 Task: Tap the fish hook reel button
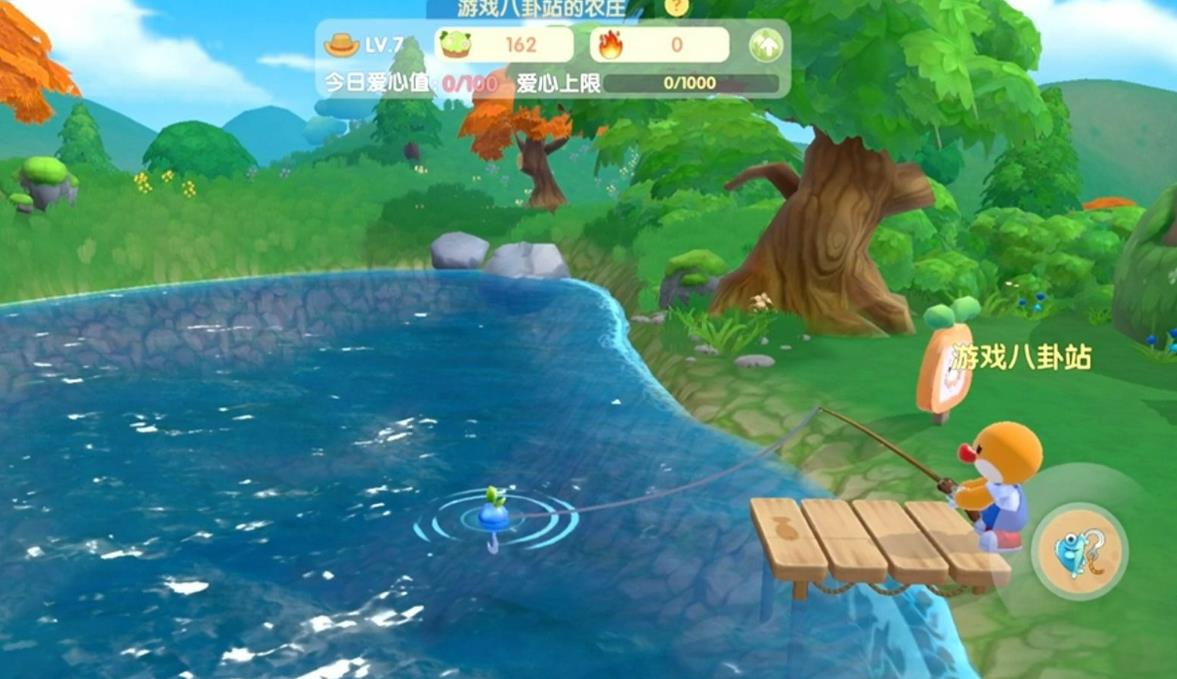click(x=1080, y=551)
